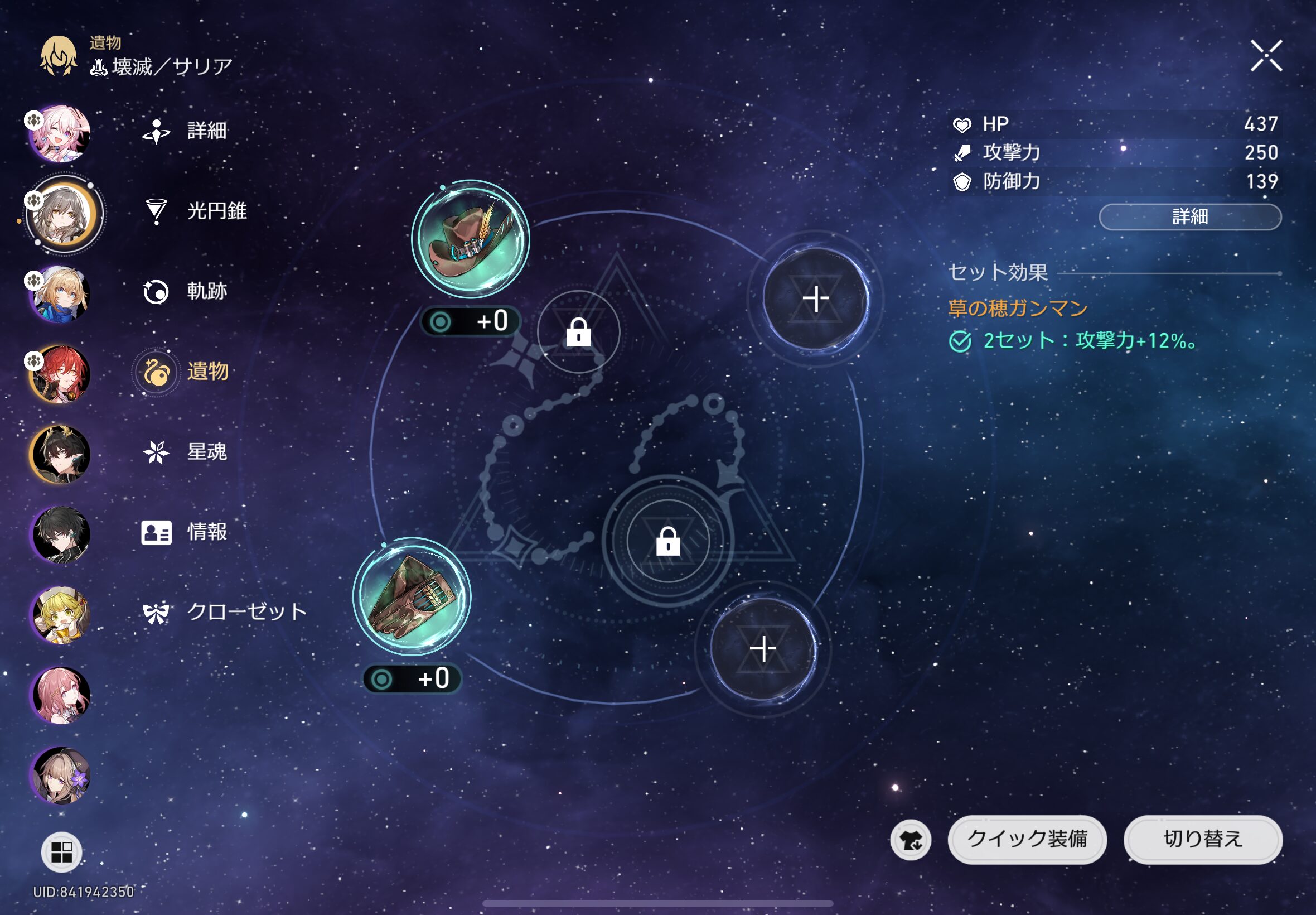This screenshot has width=1316, height=915.
Task: Choose the red-haired character portrait
Action: click(61, 374)
